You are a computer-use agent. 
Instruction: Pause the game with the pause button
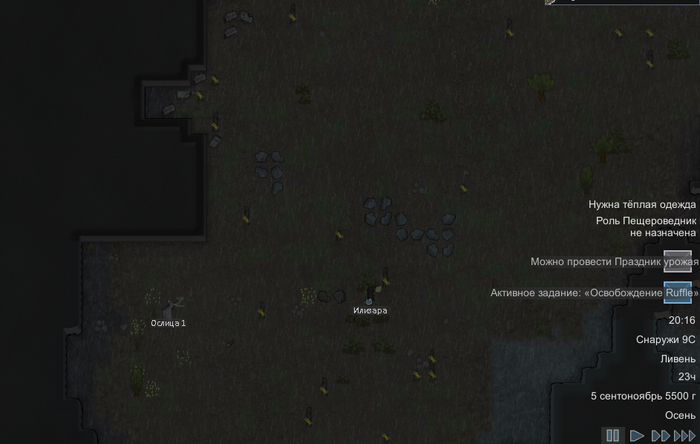click(613, 436)
